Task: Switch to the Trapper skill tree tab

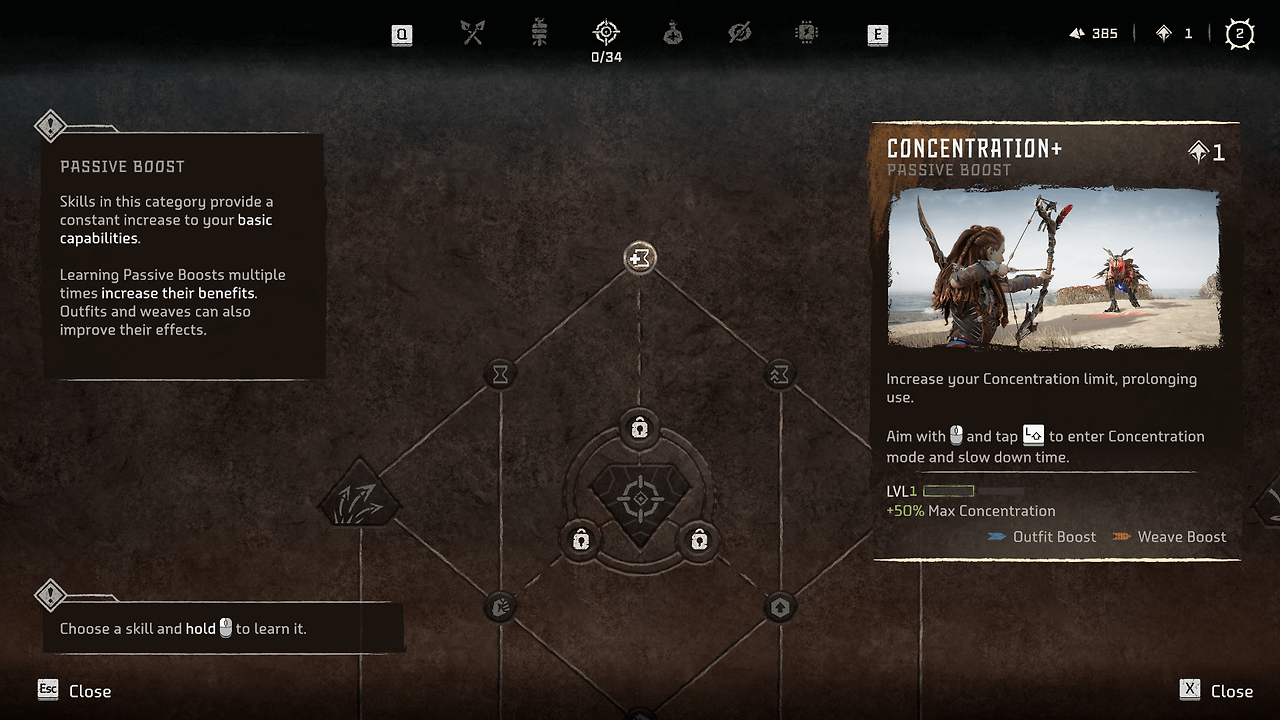Action: [540, 34]
